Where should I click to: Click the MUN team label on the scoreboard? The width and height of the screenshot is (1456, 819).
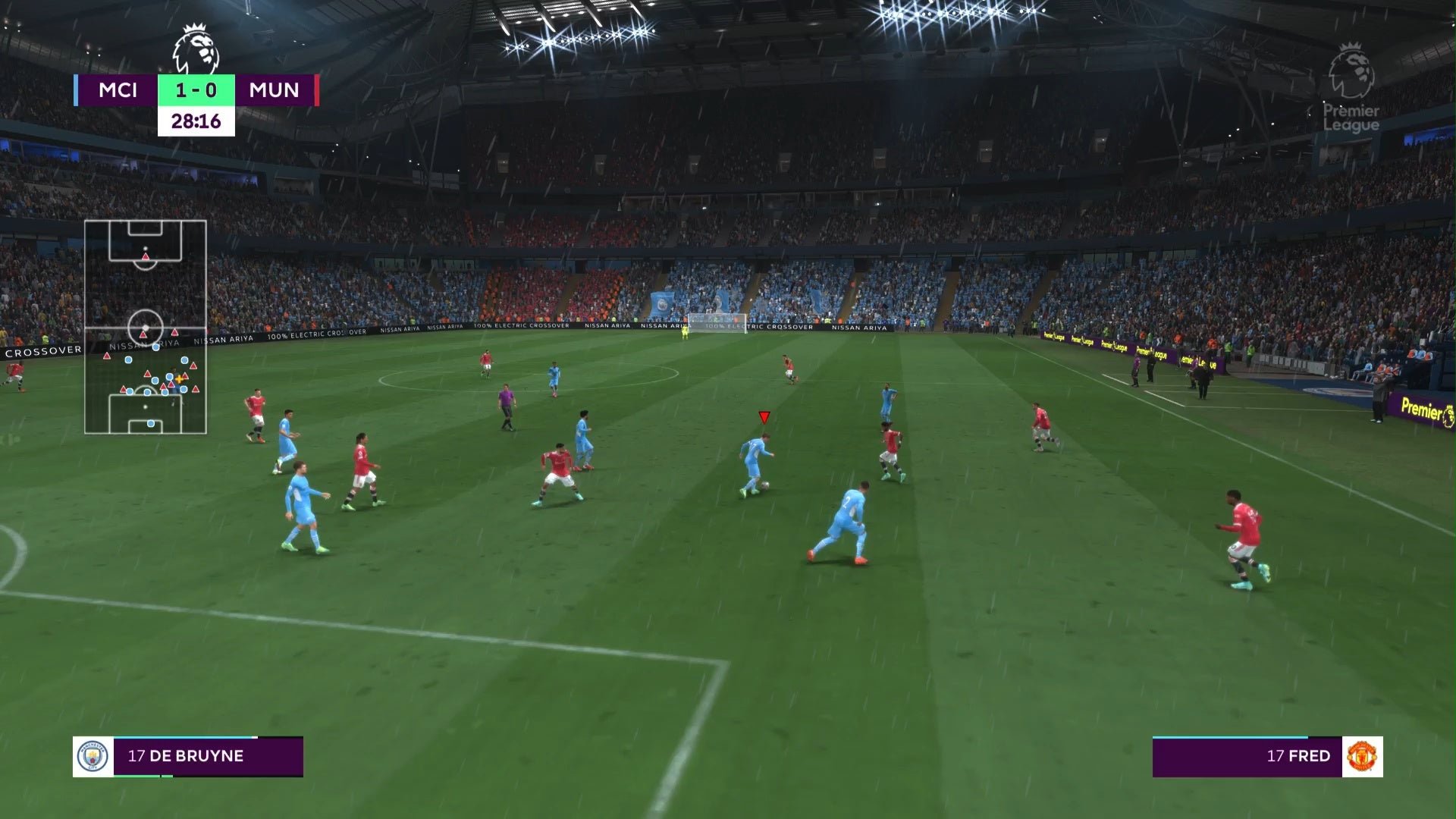274,90
